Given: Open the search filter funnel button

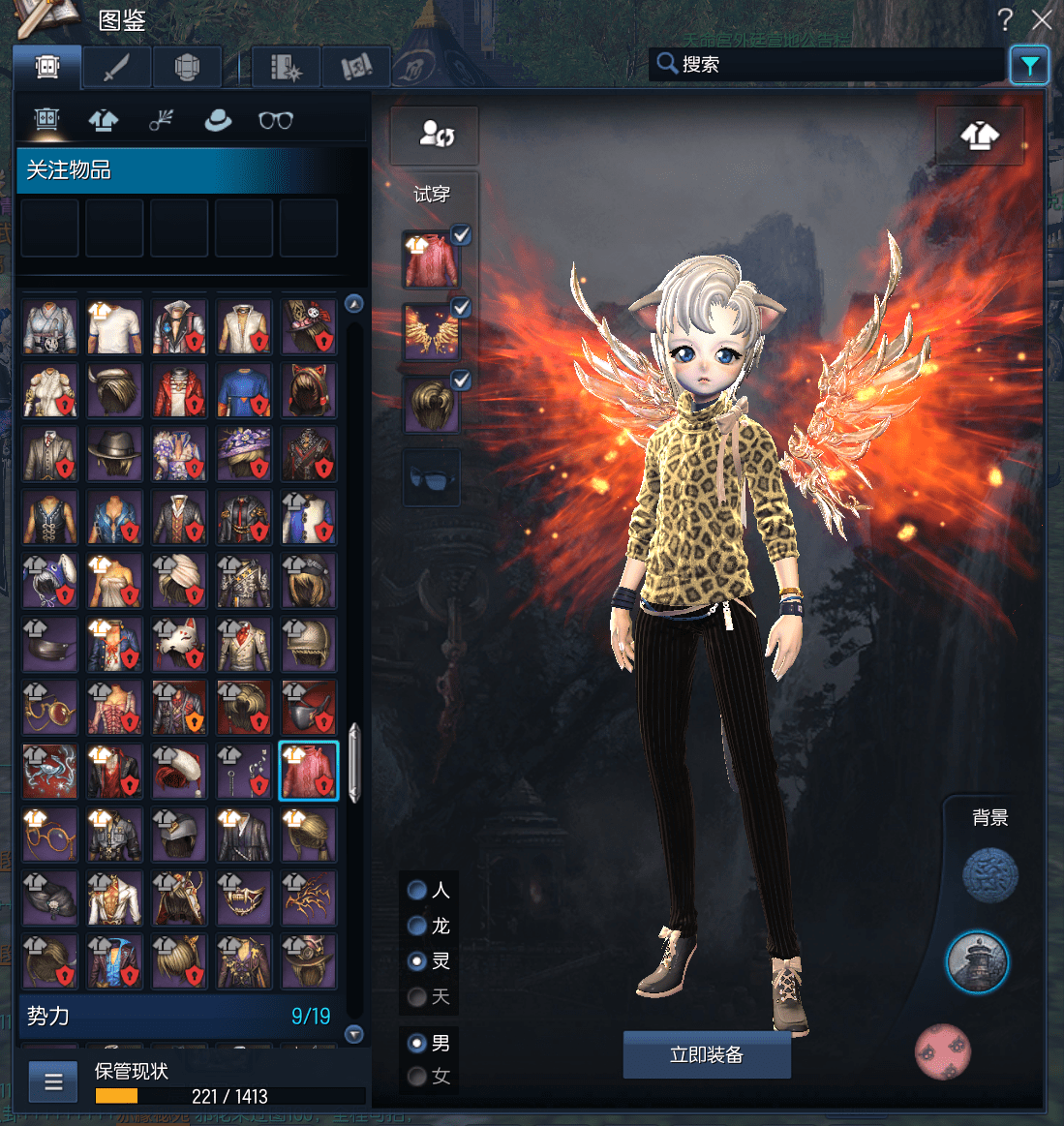Looking at the screenshot, I should (x=1029, y=66).
